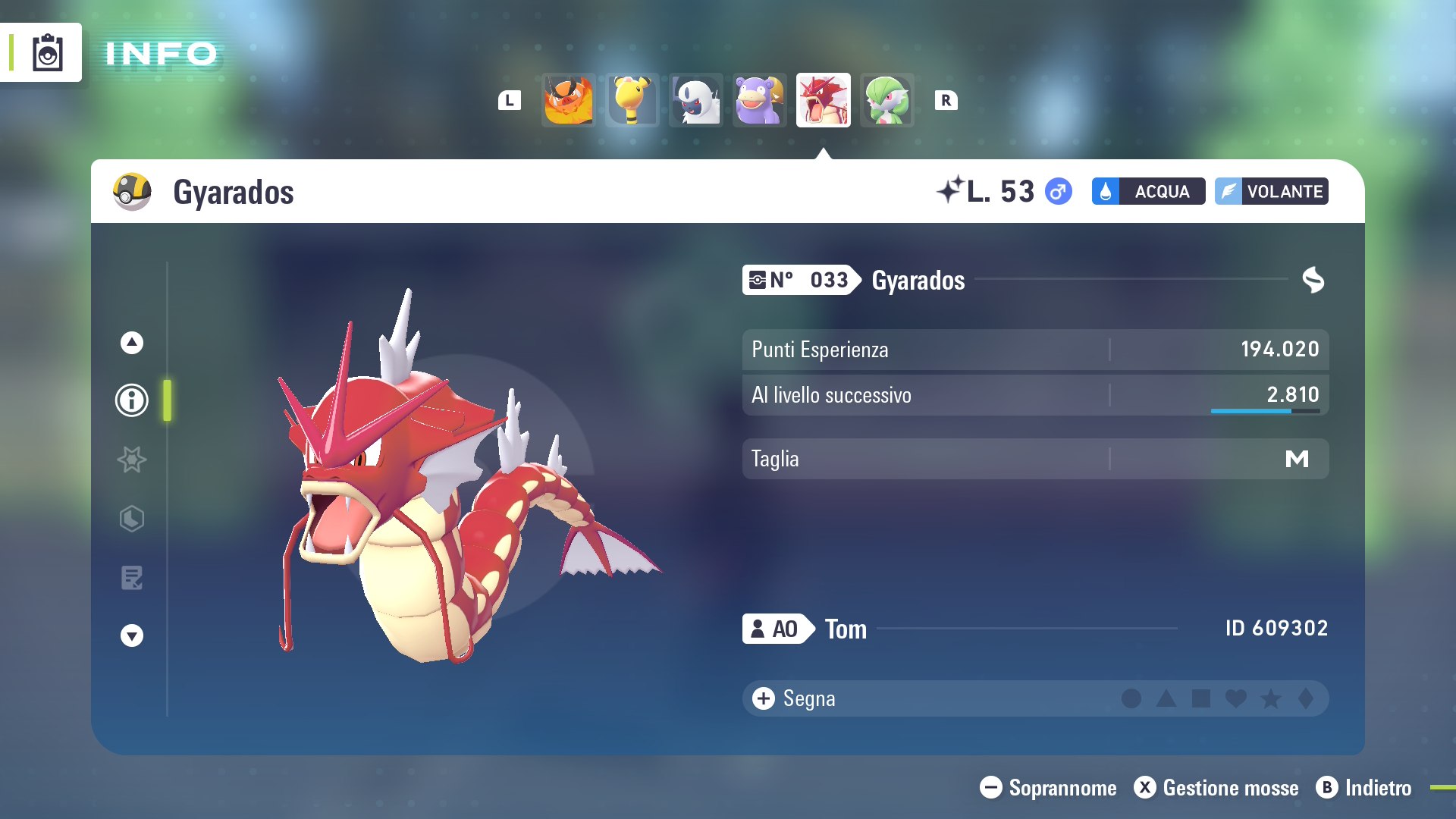Viewport: 1456px width, 819px height.
Task: Add a marking with the Segna plus button
Action: click(764, 698)
